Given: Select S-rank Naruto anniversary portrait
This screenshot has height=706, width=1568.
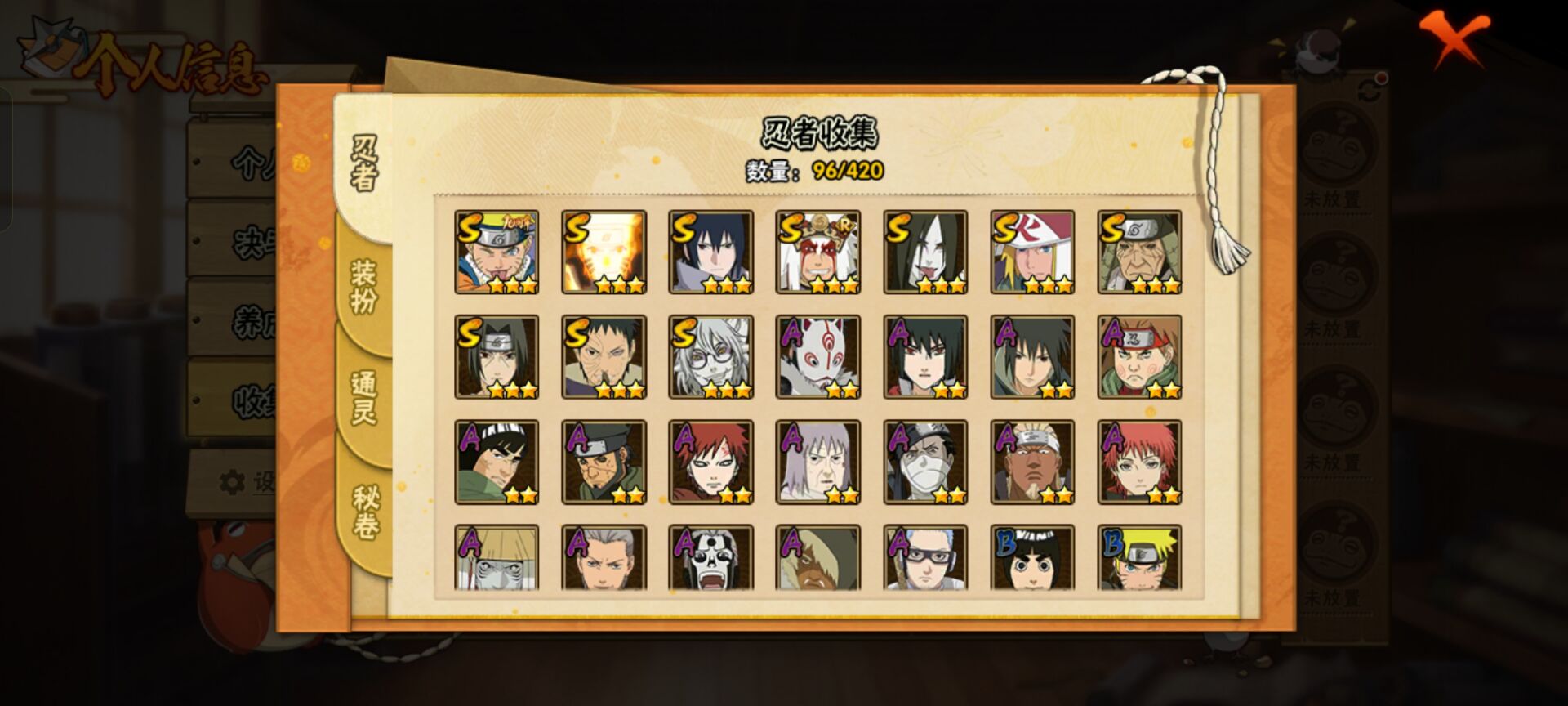Looking at the screenshot, I should (x=497, y=252).
